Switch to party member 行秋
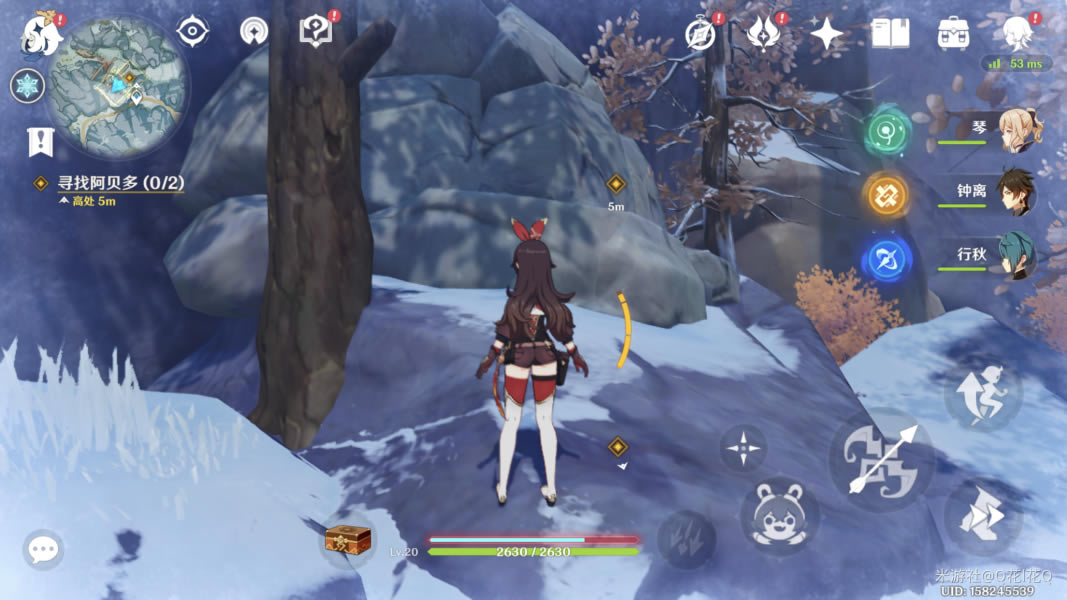 click(1017, 255)
